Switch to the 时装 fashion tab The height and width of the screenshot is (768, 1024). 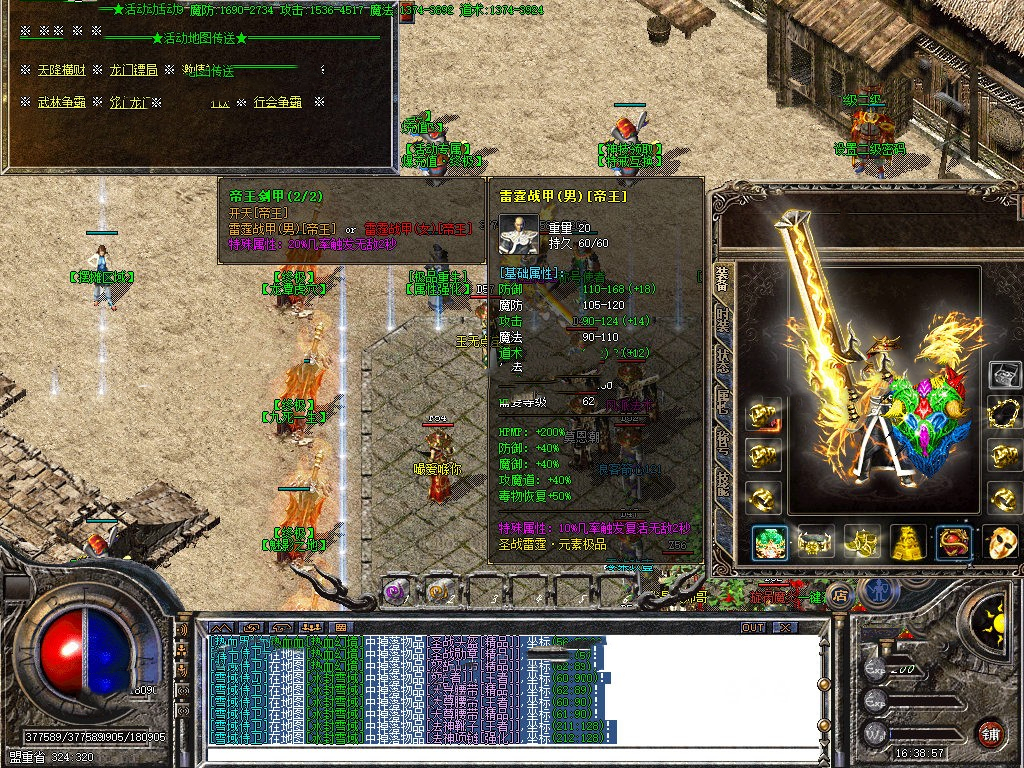[x=723, y=322]
